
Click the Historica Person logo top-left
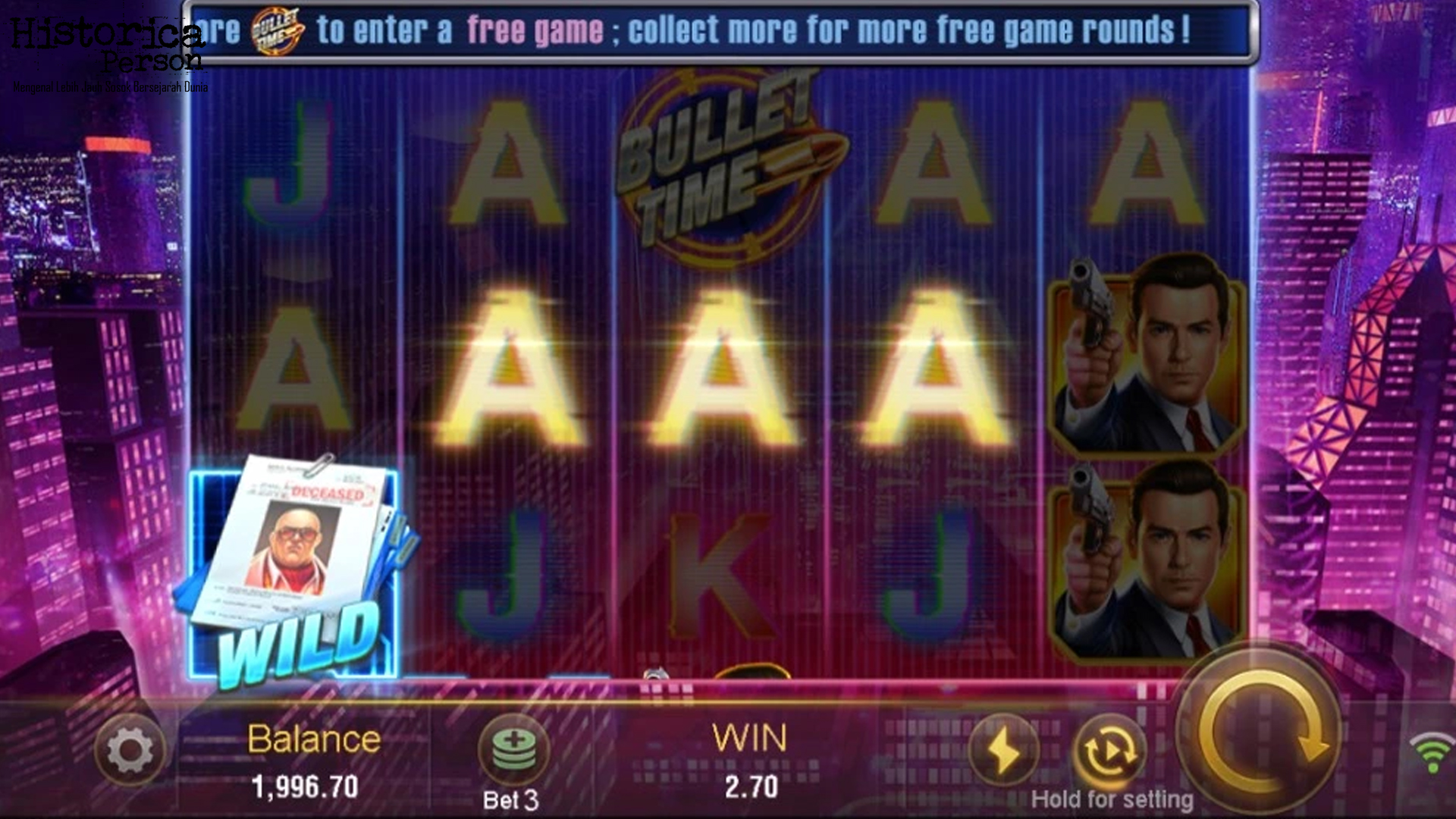click(106, 42)
